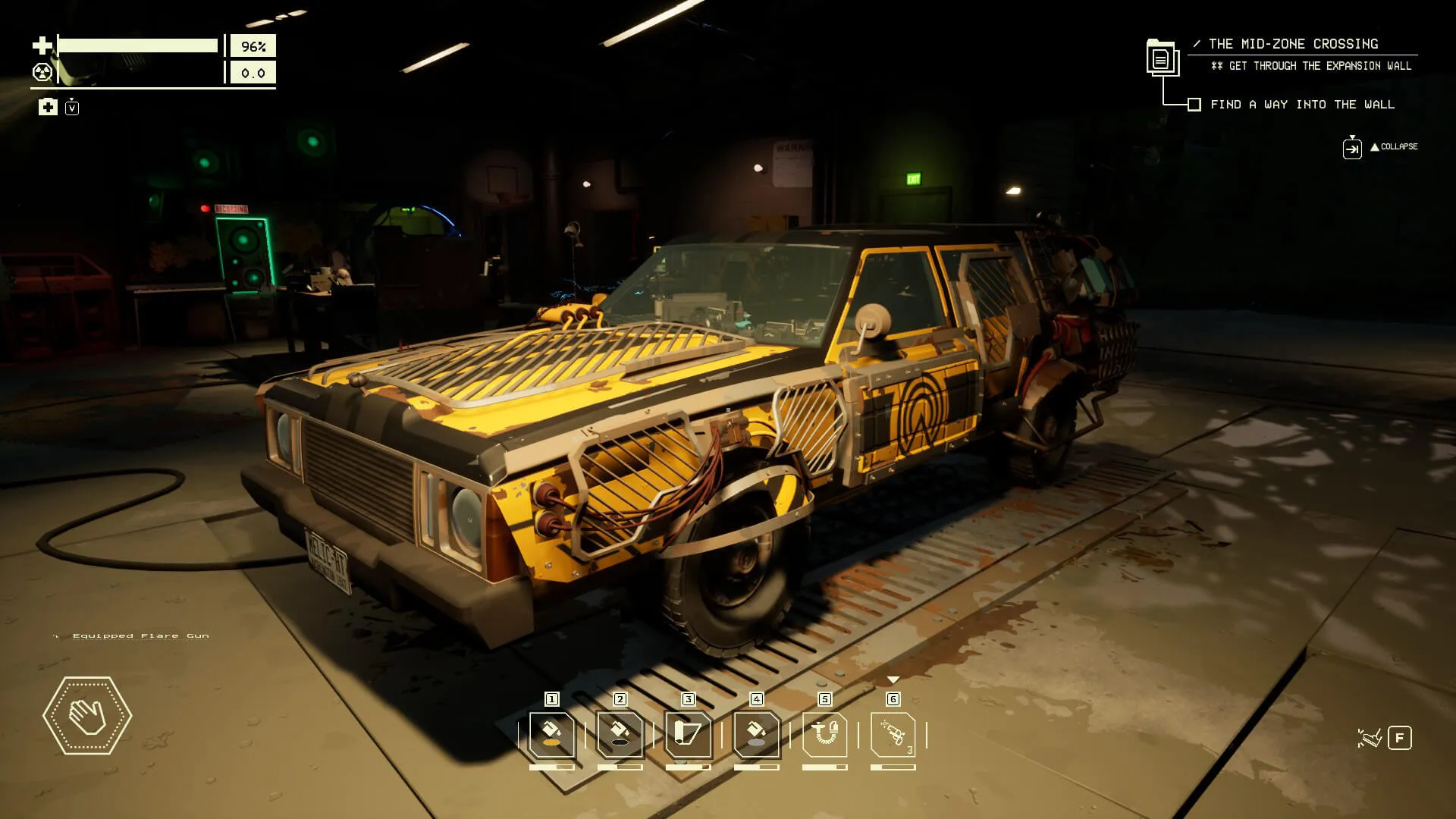Use the medkit icon under the health bar

48,107
